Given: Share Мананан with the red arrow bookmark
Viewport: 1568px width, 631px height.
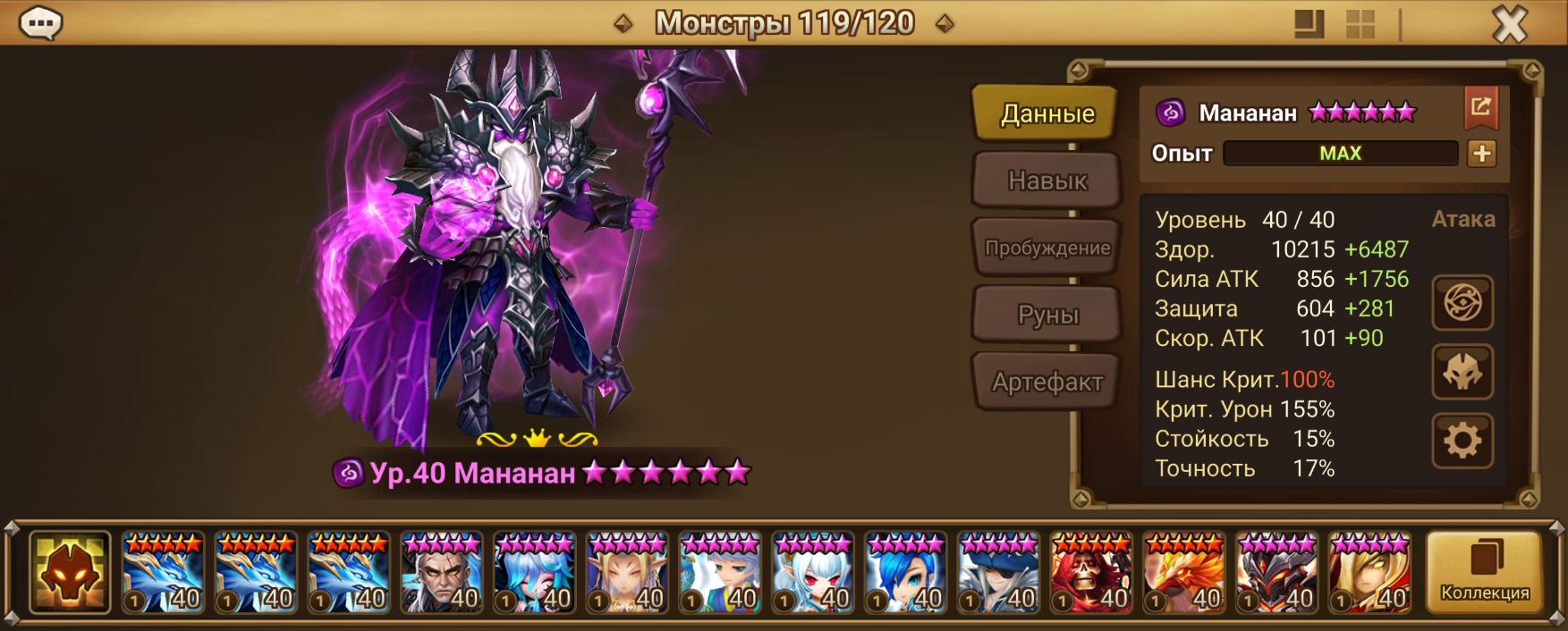Looking at the screenshot, I should coord(1480,108).
